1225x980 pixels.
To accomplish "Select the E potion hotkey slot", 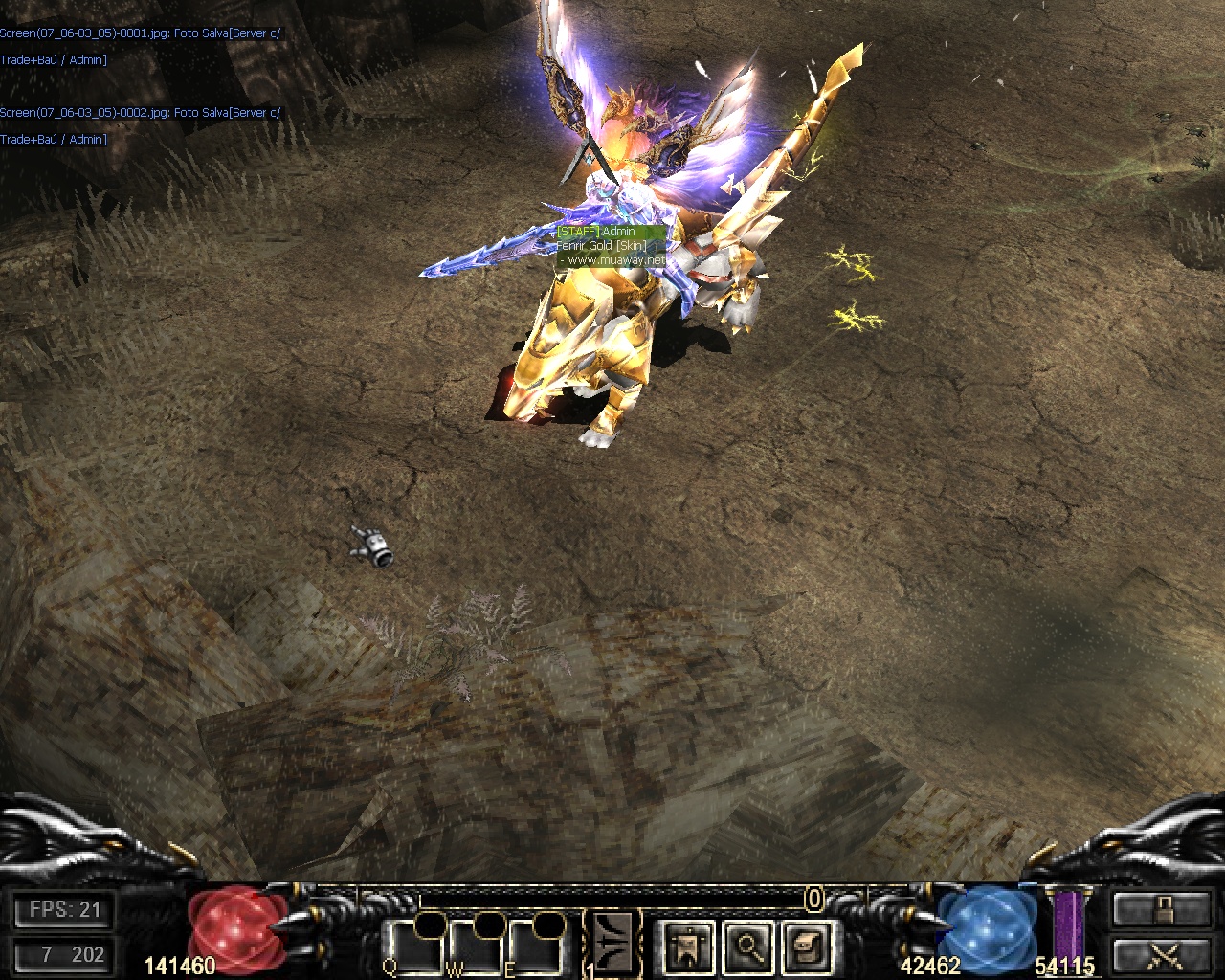I will [533, 947].
